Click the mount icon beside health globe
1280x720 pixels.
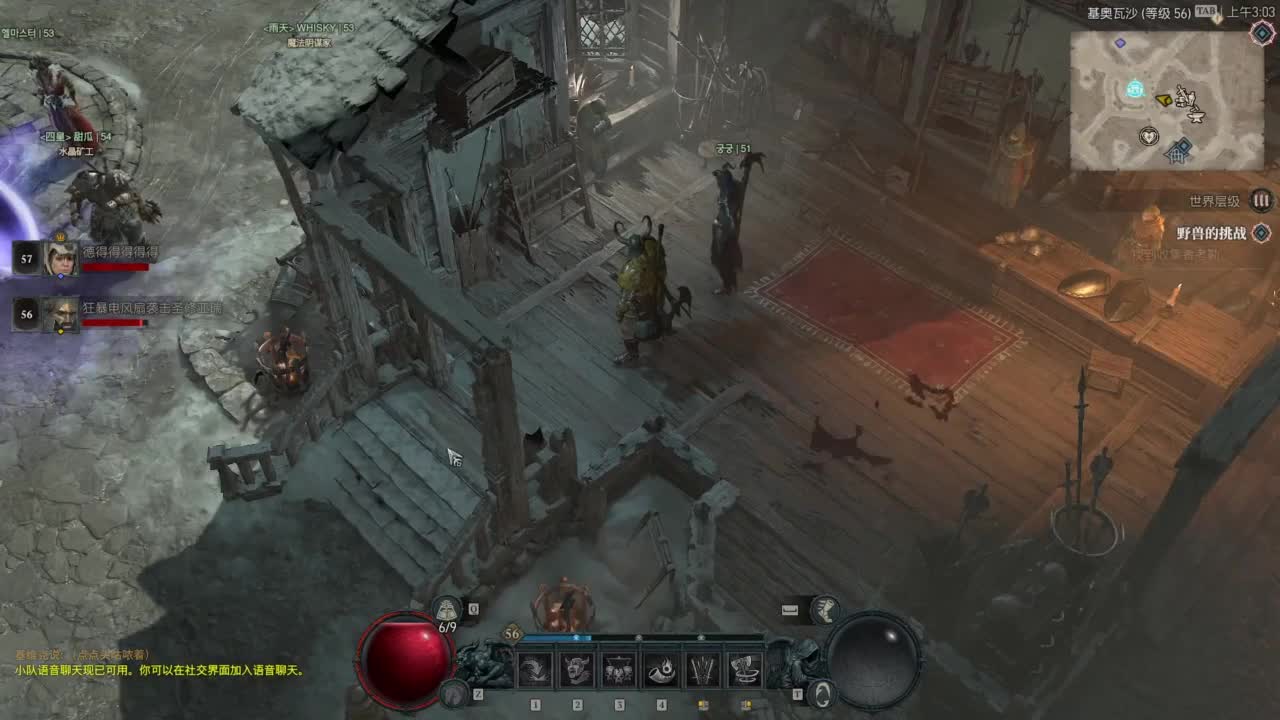coord(455,692)
